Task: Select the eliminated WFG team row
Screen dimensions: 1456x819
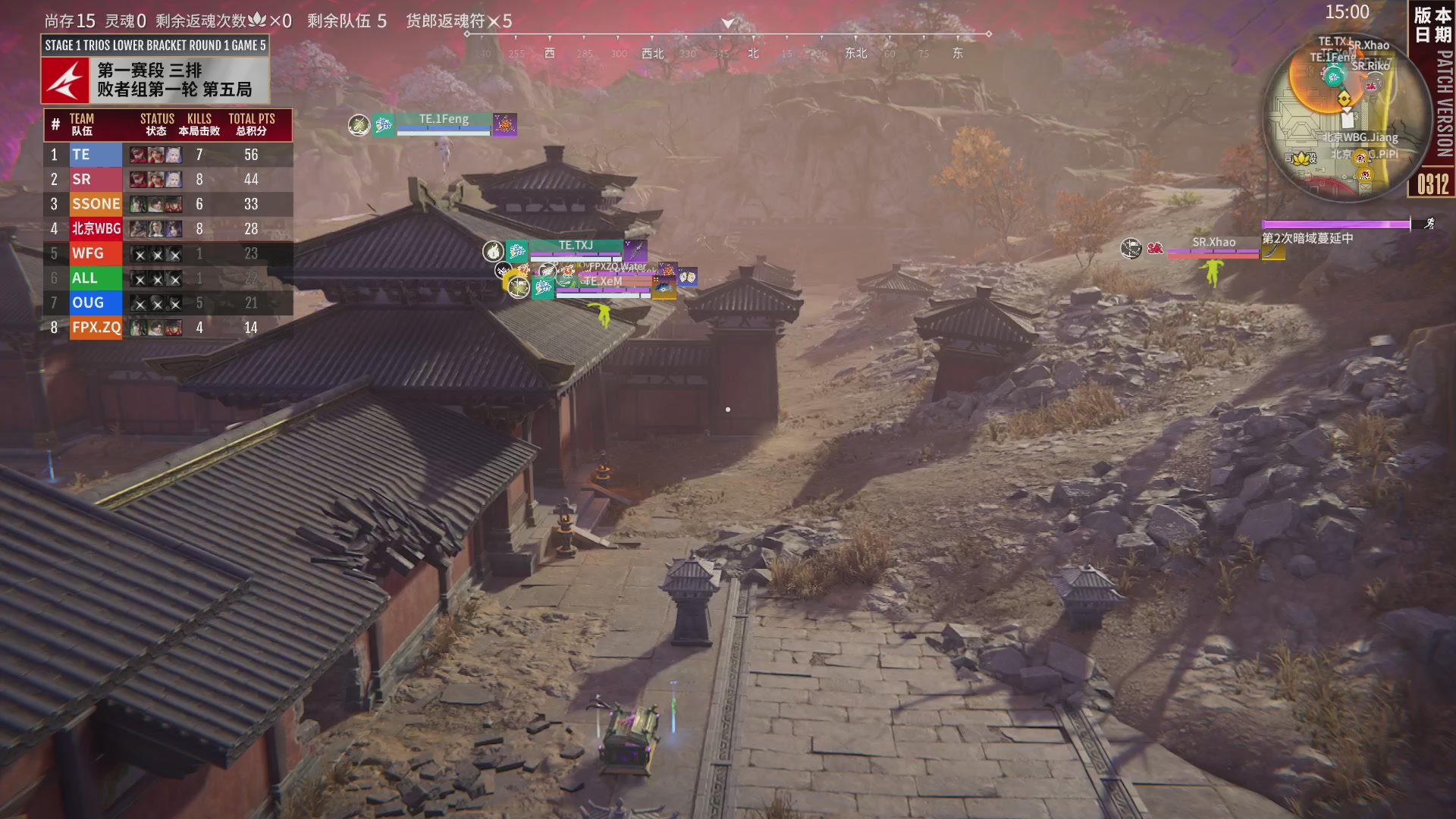Action: tap(168, 253)
